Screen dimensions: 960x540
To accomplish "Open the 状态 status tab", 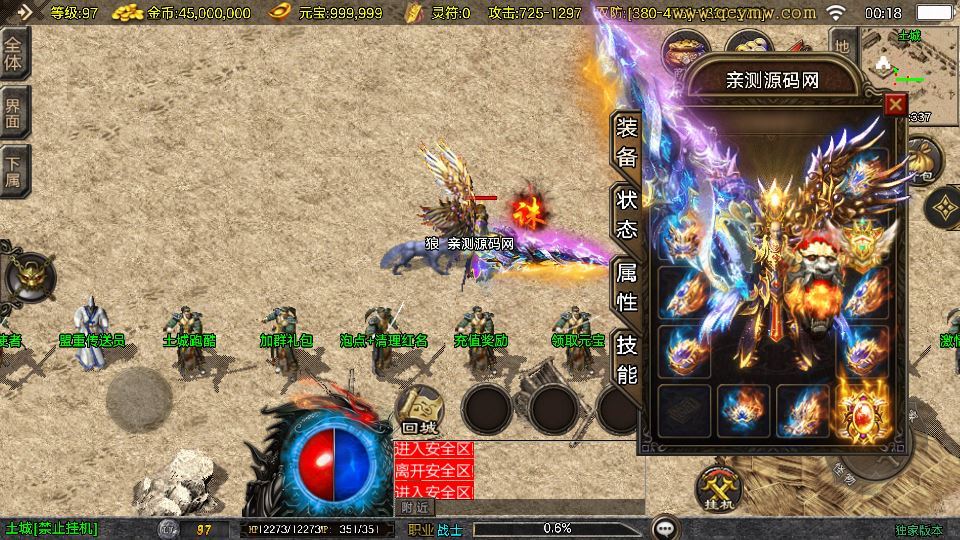I will [x=626, y=213].
